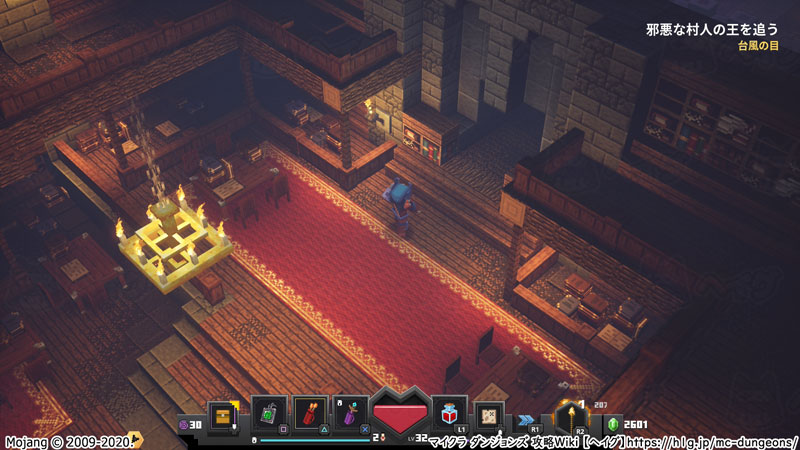Use the fireworks arrow artifact
The height and width of the screenshot is (450, 800).
pos(311,413)
